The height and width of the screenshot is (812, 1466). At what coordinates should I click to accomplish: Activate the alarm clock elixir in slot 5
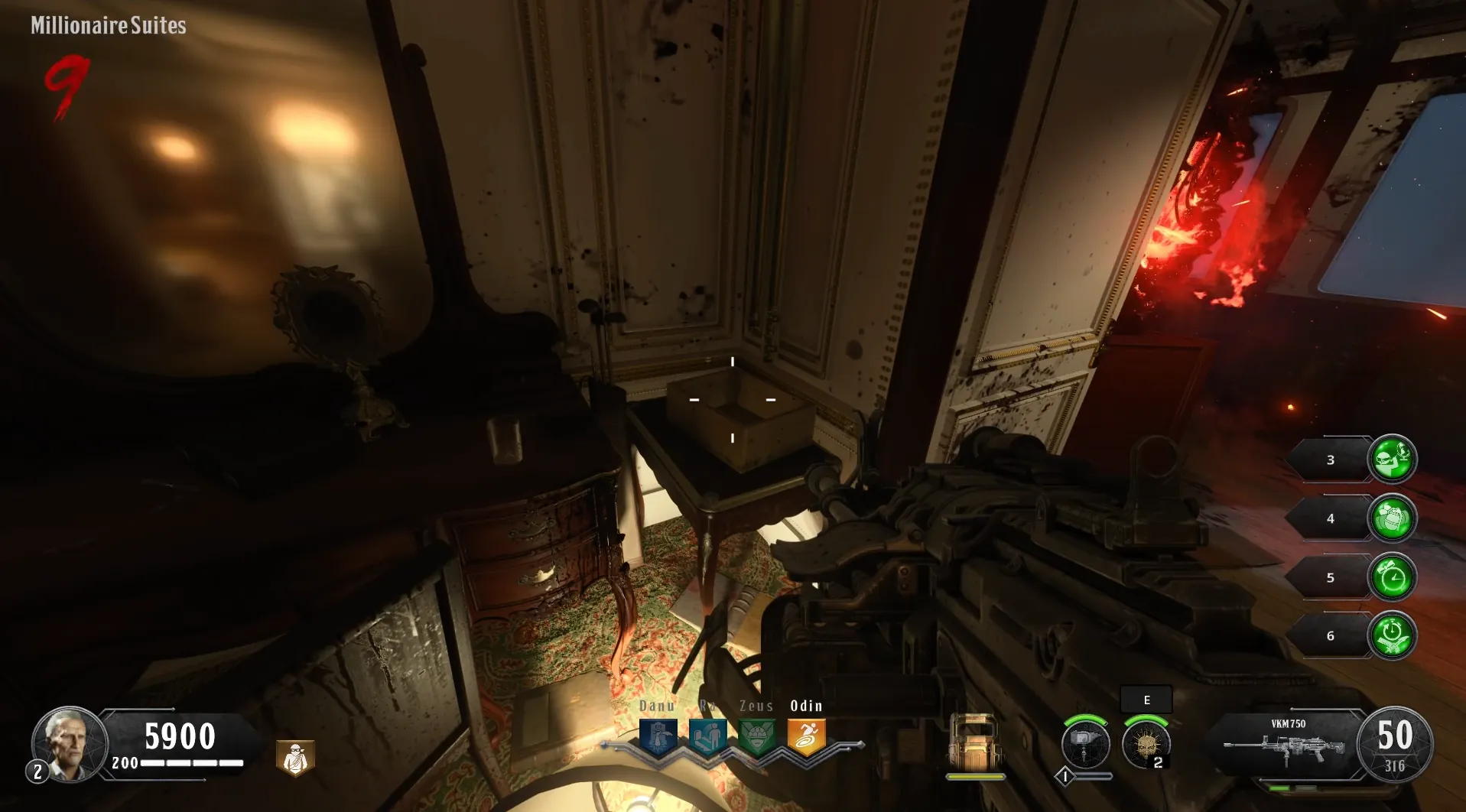coord(1392,577)
